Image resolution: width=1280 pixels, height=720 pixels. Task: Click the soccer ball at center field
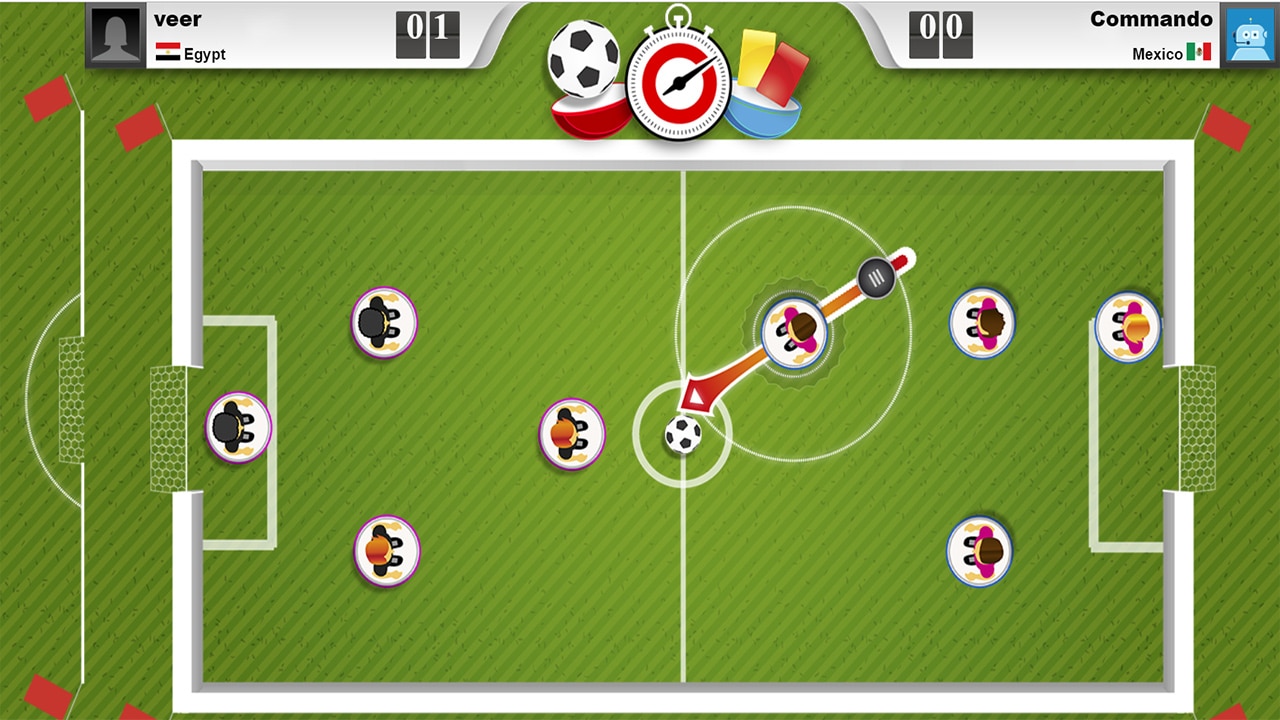pos(682,435)
